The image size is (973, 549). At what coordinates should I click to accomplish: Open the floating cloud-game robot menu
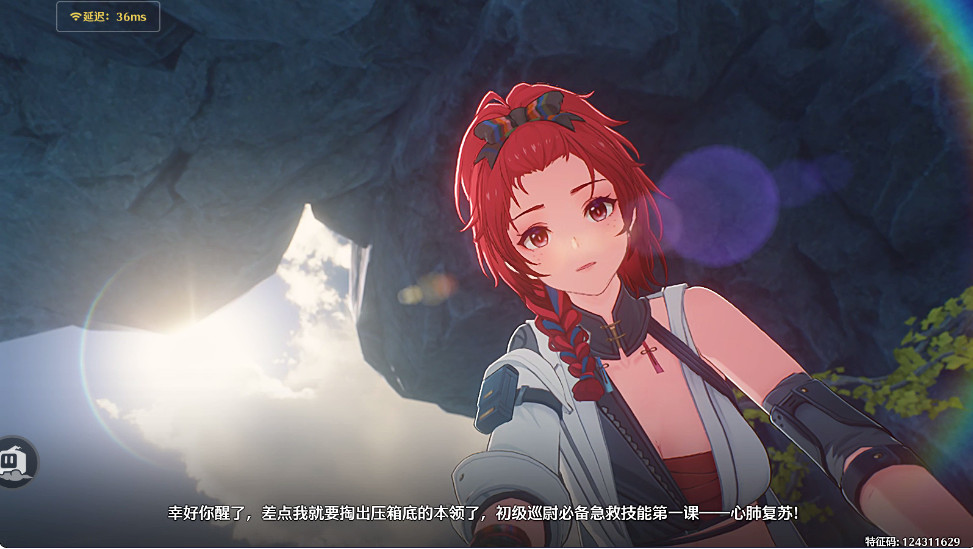(x=14, y=462)
